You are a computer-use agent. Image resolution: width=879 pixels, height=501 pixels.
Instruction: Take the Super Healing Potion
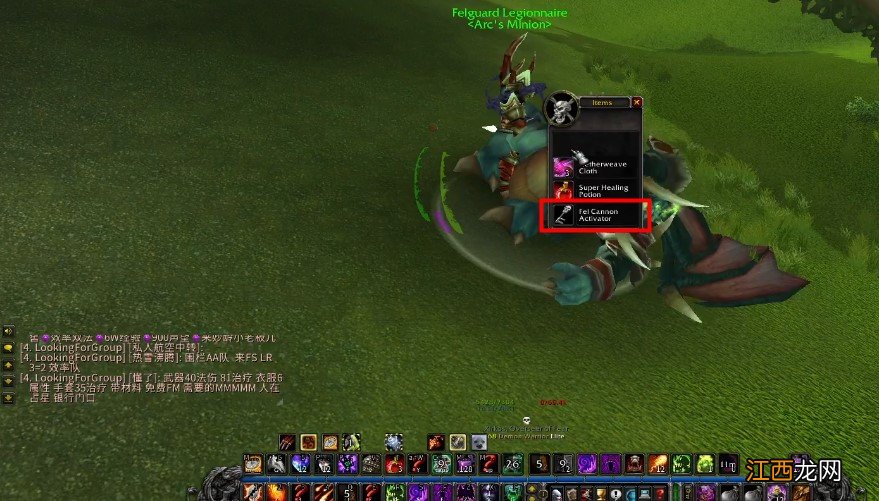596,188
